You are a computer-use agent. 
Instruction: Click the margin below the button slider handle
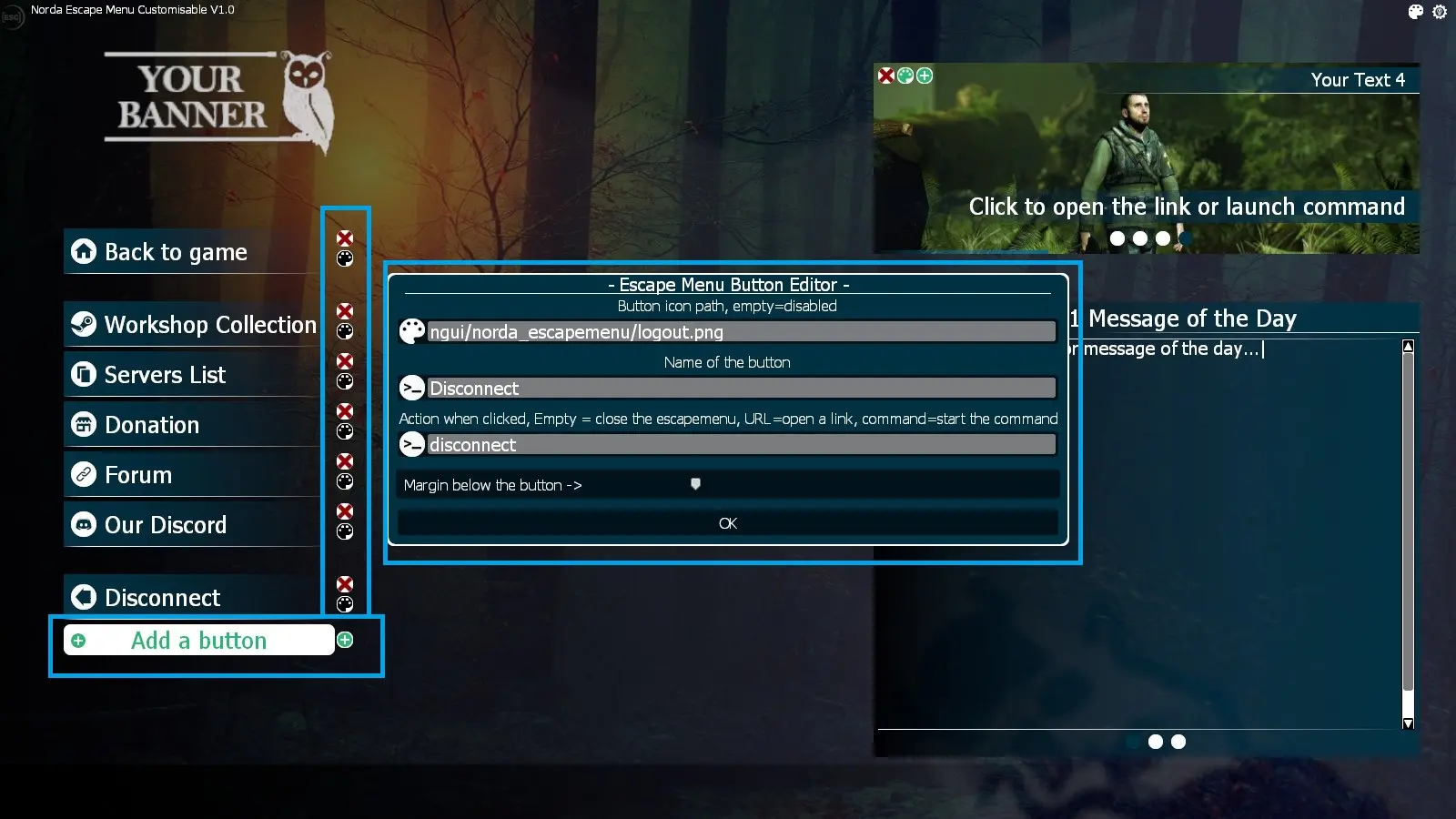[x=694, y=484]
